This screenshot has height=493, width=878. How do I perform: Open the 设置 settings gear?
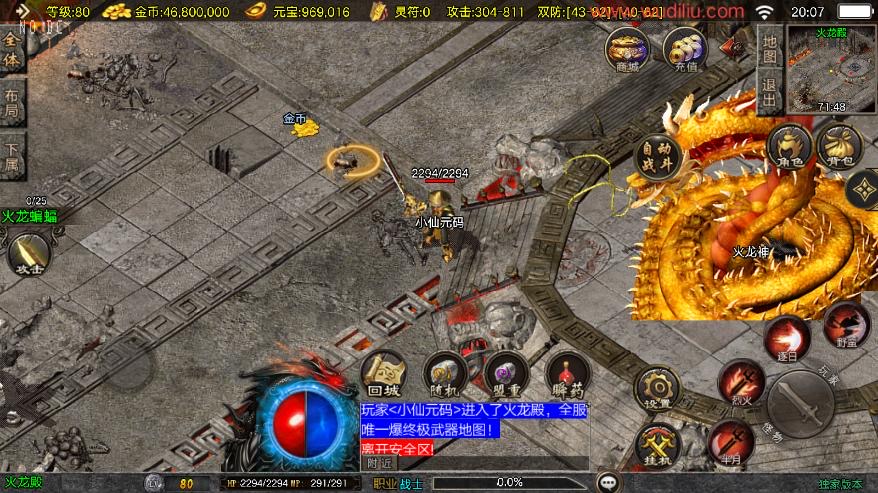click(657, 389)
